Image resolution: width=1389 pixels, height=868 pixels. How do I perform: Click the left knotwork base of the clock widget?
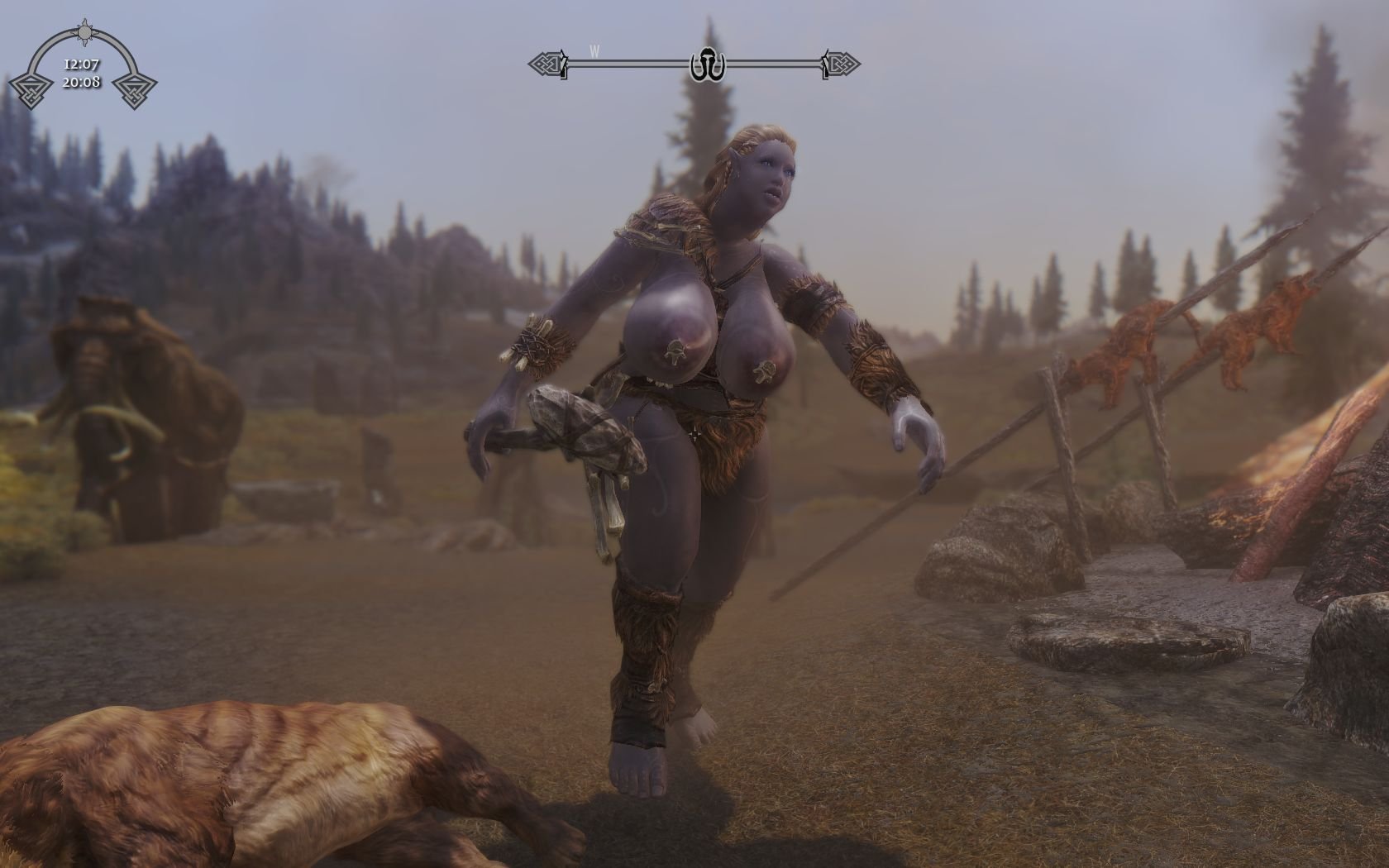point(31,91)
